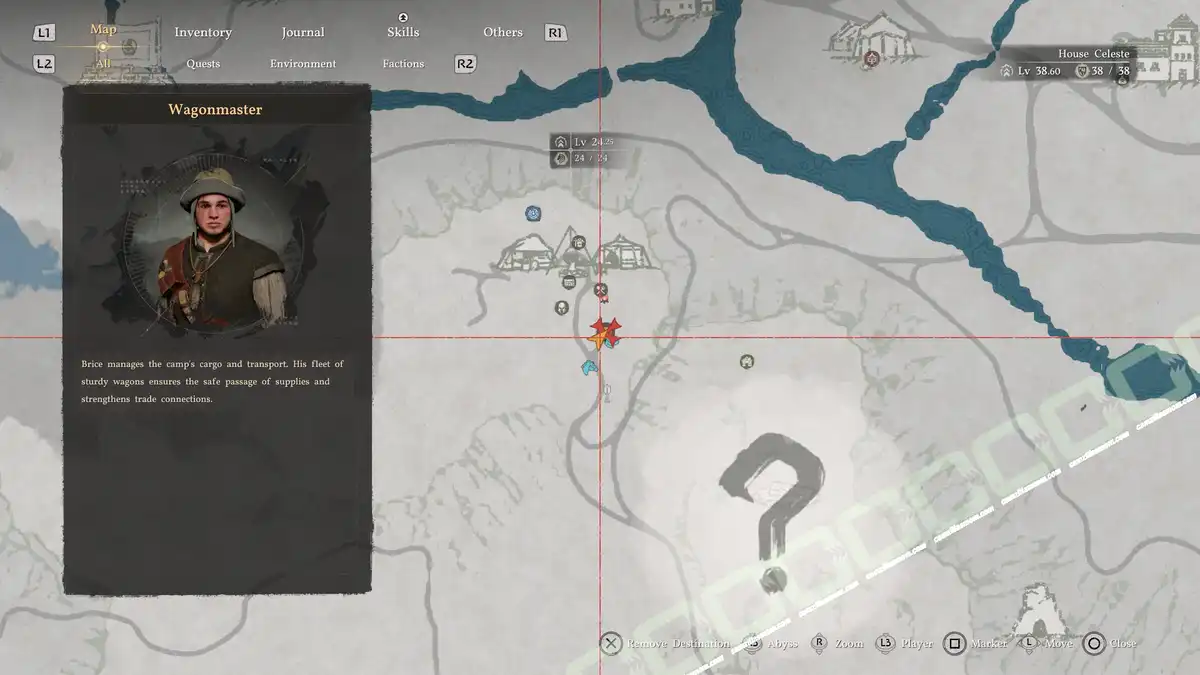Switch the map filter to Factions
Image resolution: width=1200 pixels, height=675 pixels.
(x=403, y=64)
